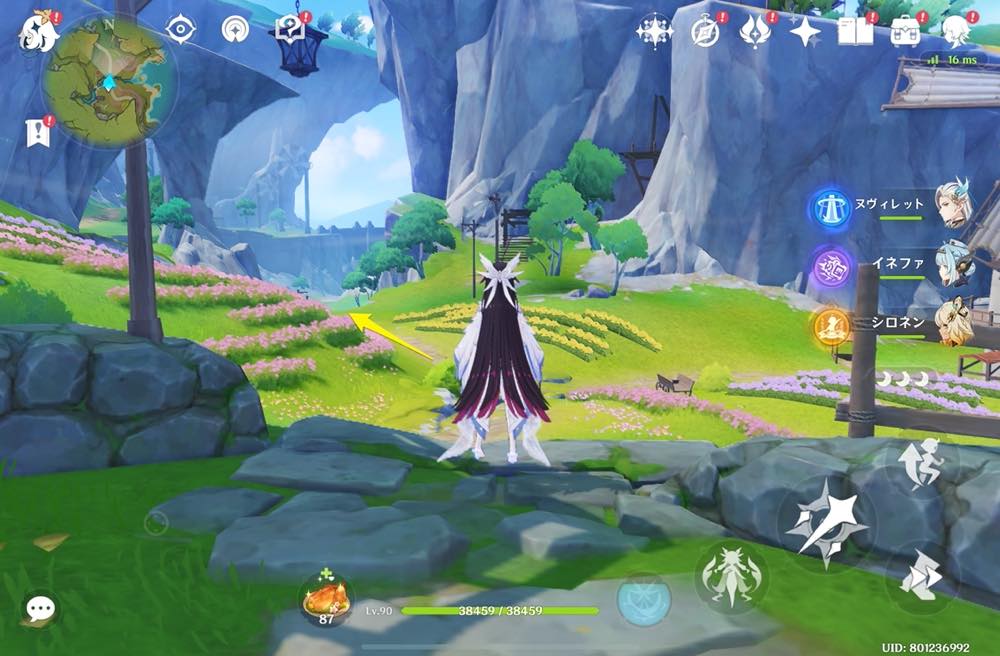Viewport: 1000px width, 656px height.
Task: Tap the eye-shaped icon beside the minimap
Action: (x=181, y=29)
